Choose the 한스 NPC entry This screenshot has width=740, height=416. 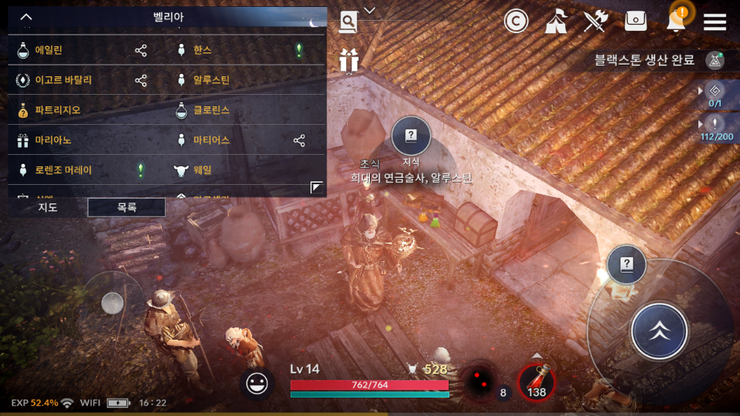tap(203, 50)
